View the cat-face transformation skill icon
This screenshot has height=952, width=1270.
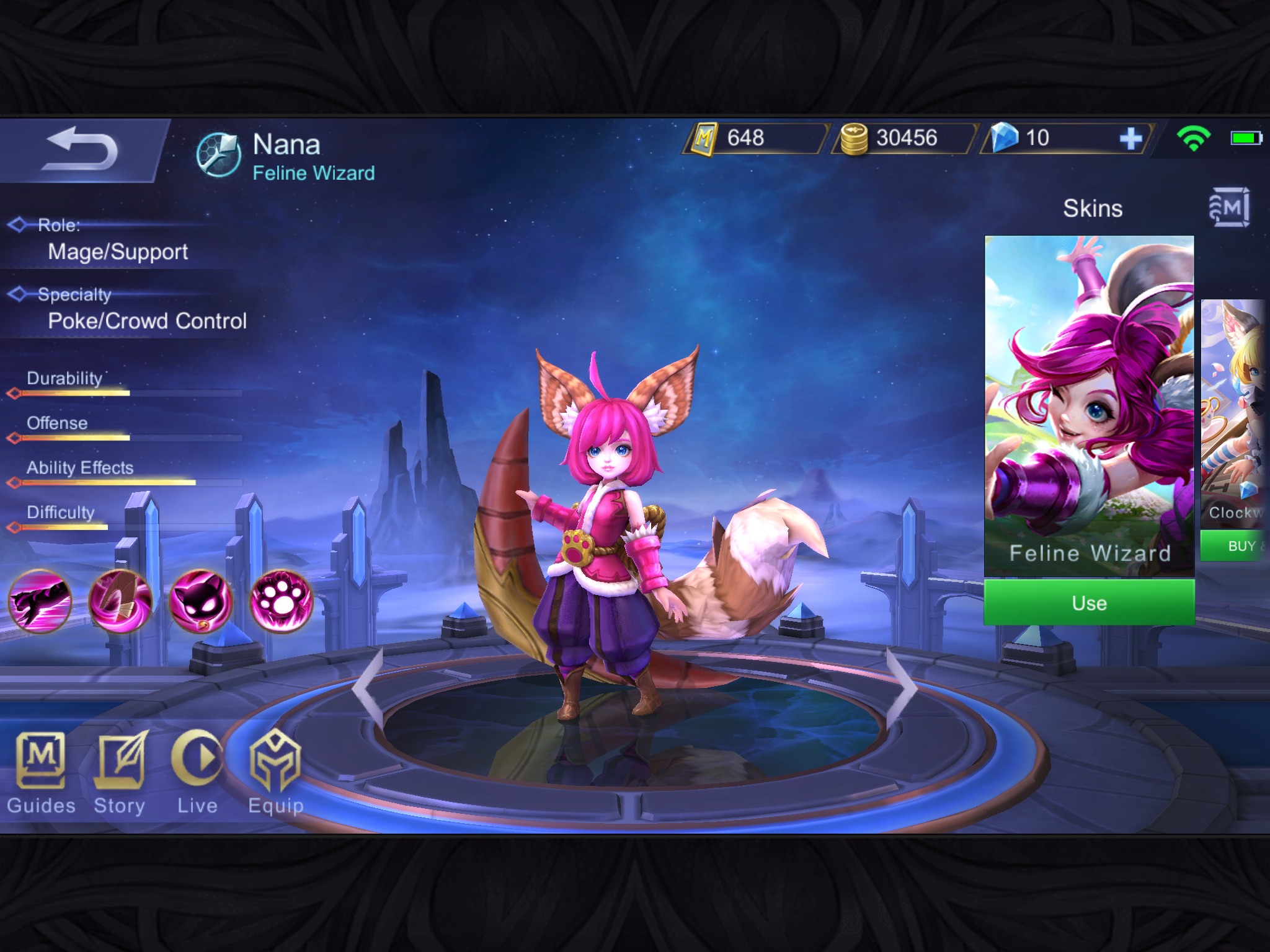point(201,601)
